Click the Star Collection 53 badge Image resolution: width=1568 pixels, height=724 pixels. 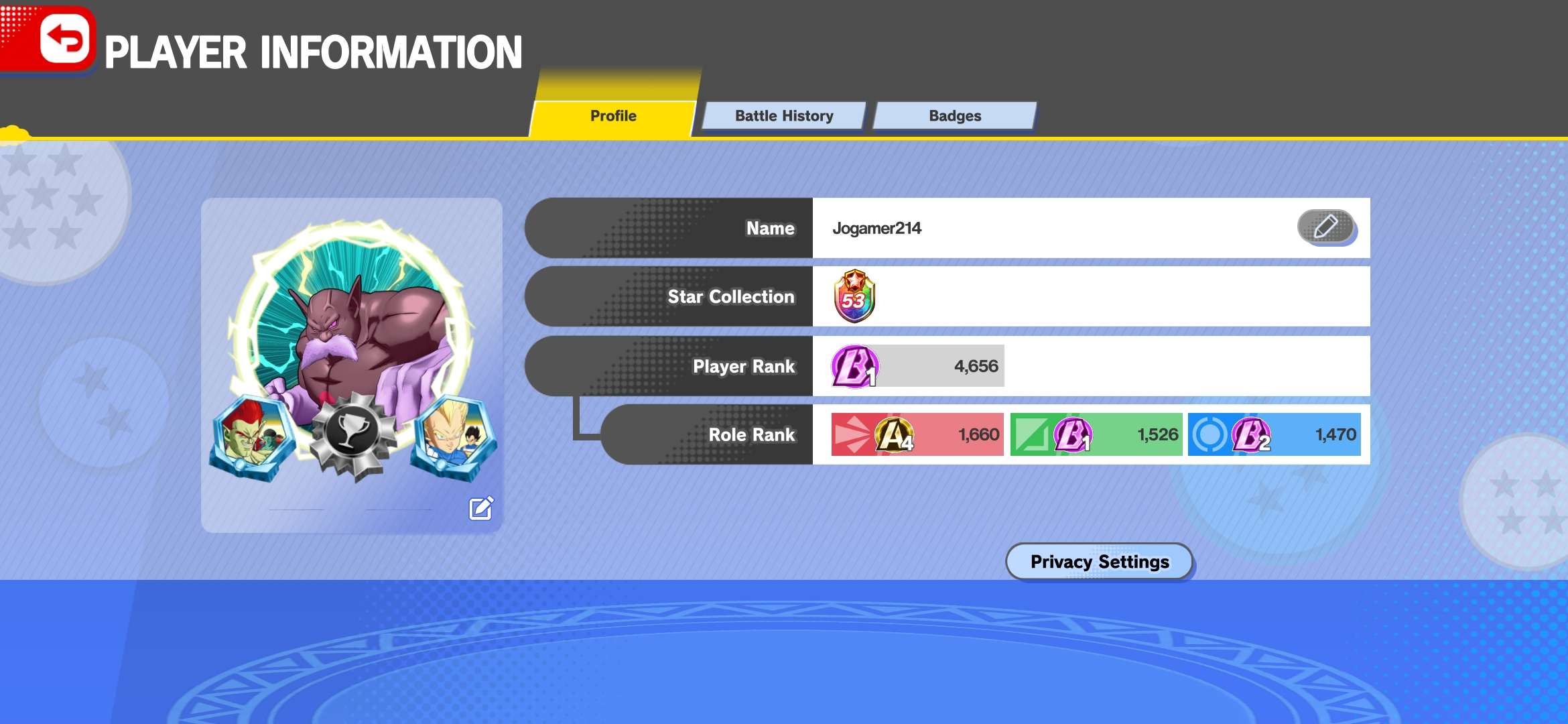(854, 296)
